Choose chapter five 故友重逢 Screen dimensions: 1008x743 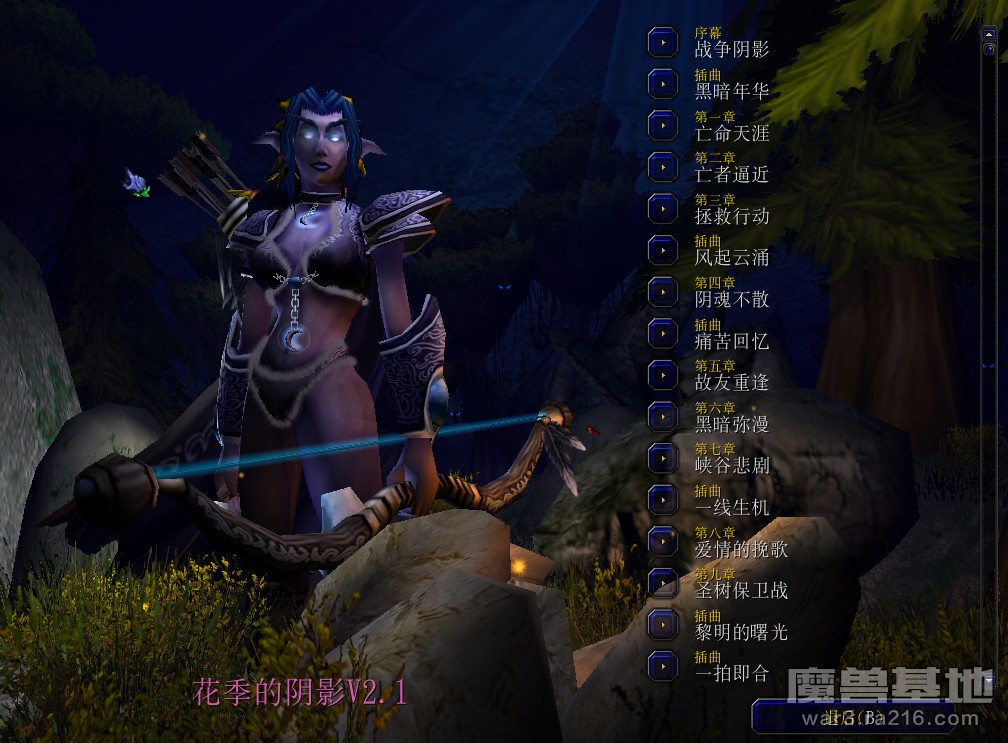663,374
